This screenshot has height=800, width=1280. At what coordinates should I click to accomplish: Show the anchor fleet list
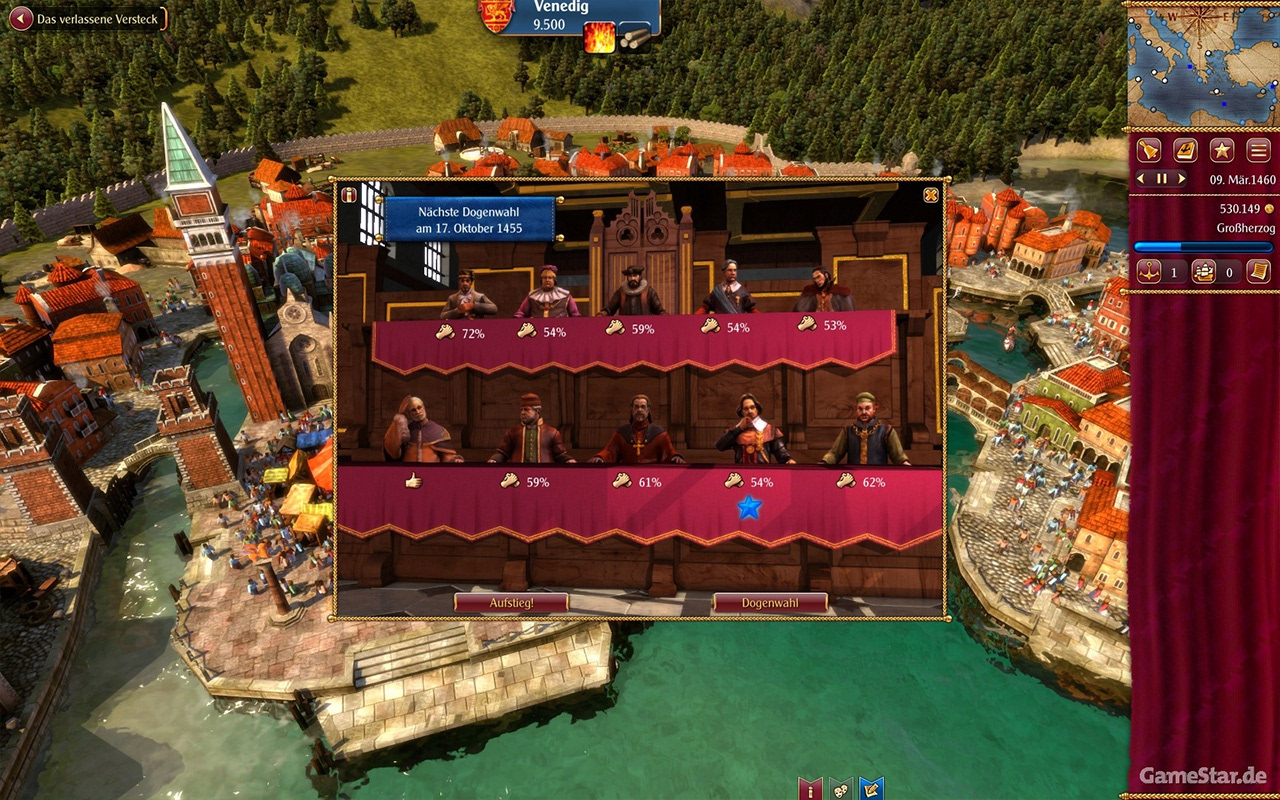tap(1149, 271)
